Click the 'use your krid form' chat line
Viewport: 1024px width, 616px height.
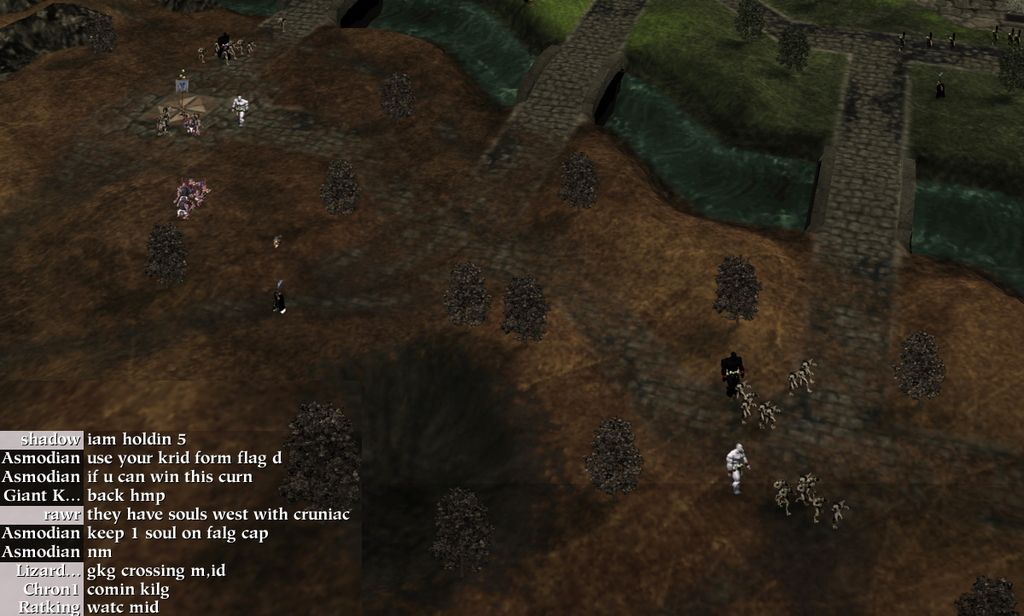tap(184, 458)
